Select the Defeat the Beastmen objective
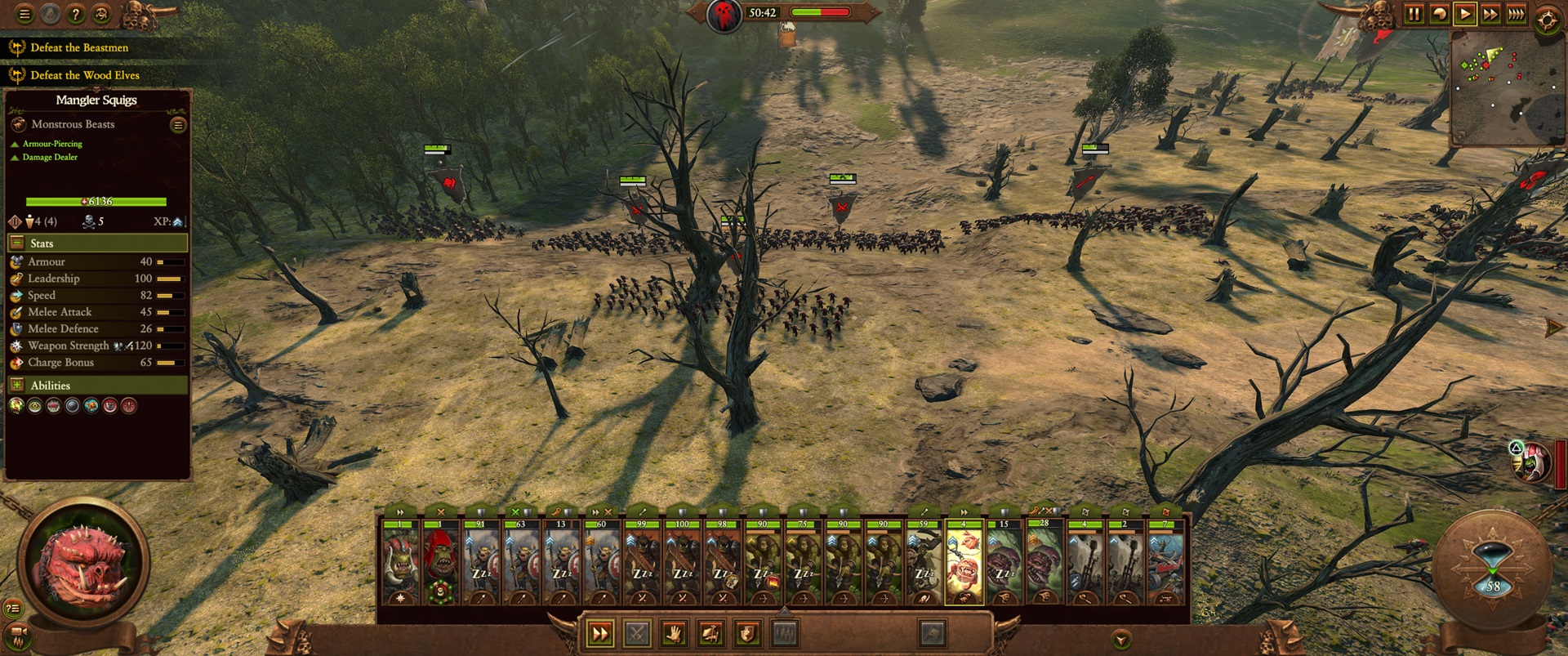The height and width of the screenshot is (656, 1568). [x=78, y=47]
